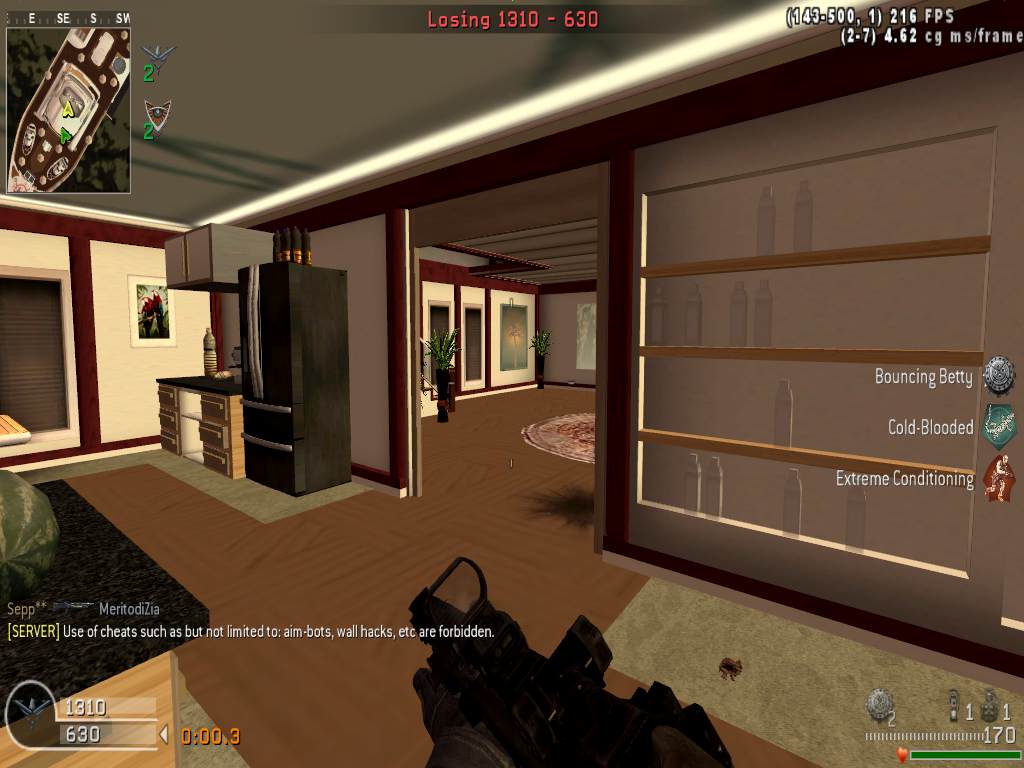
Task: Click the grey winged team emblem
Action: (x=157, y=56)
